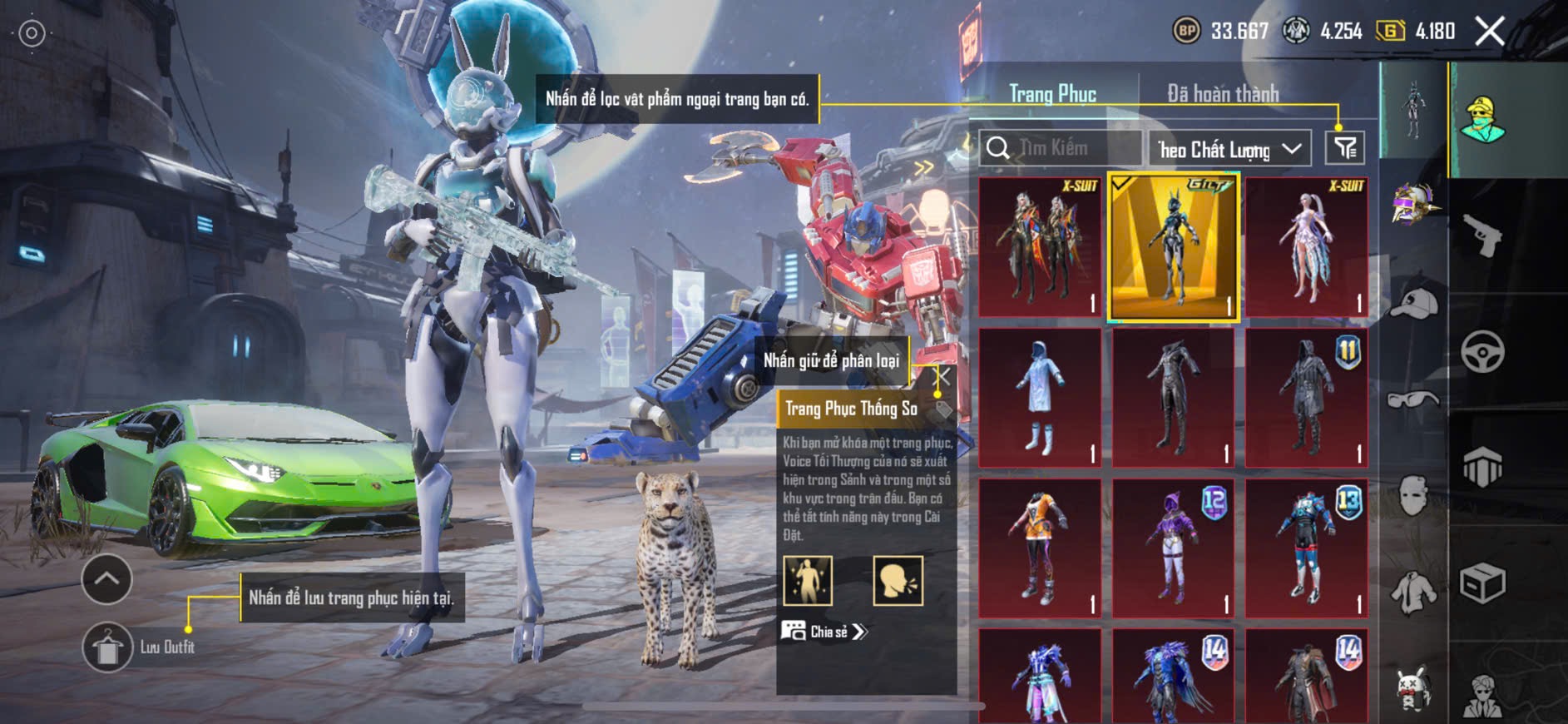Image resolution: width=1568 pixels, height=724 pixels.
Task: Select the yellow Gift rabbit-suit outfit
Action: coord(1173,247)
